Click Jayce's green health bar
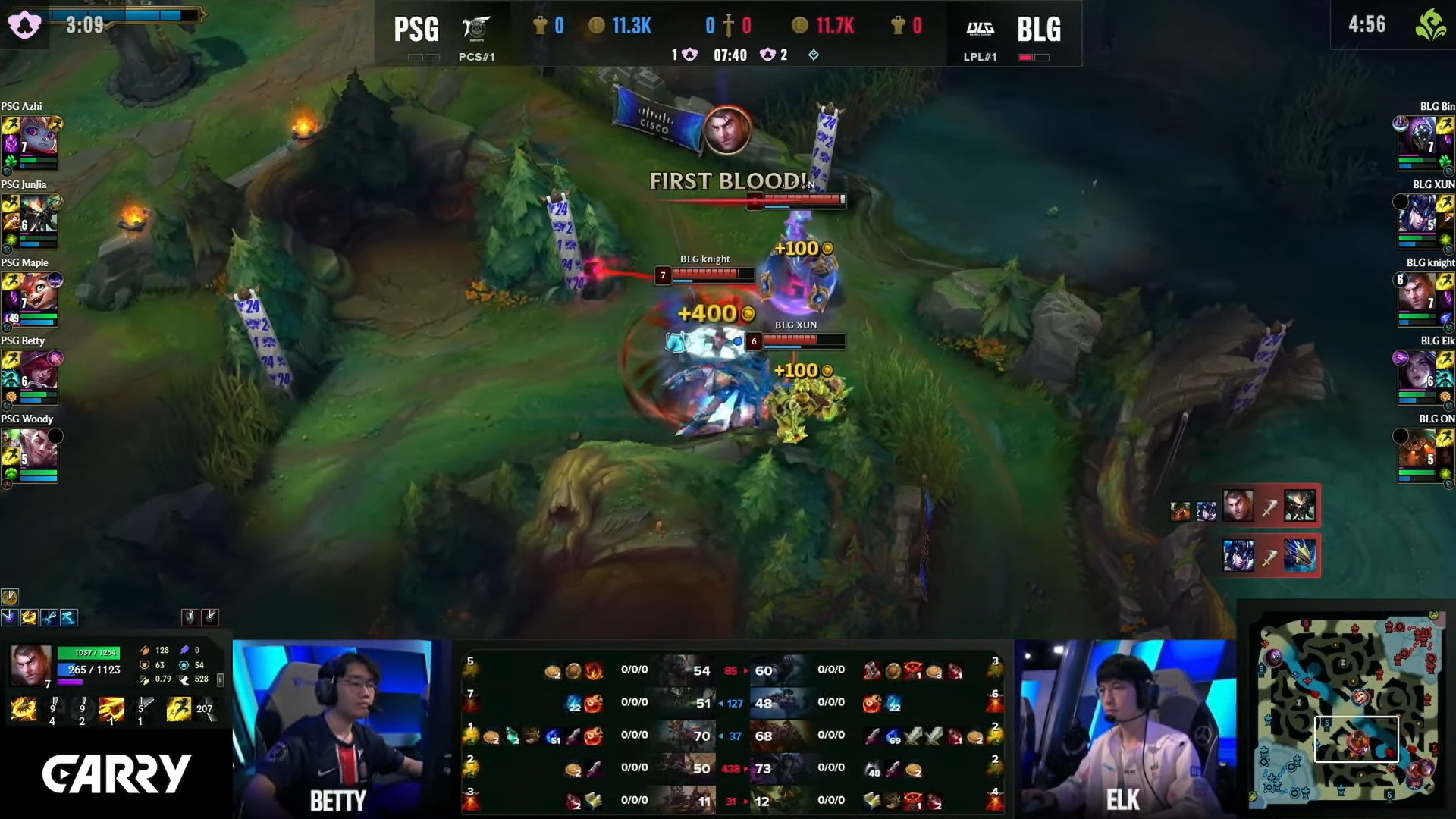The height and width of the screenshot is (819, 1456). coord(87,653)
